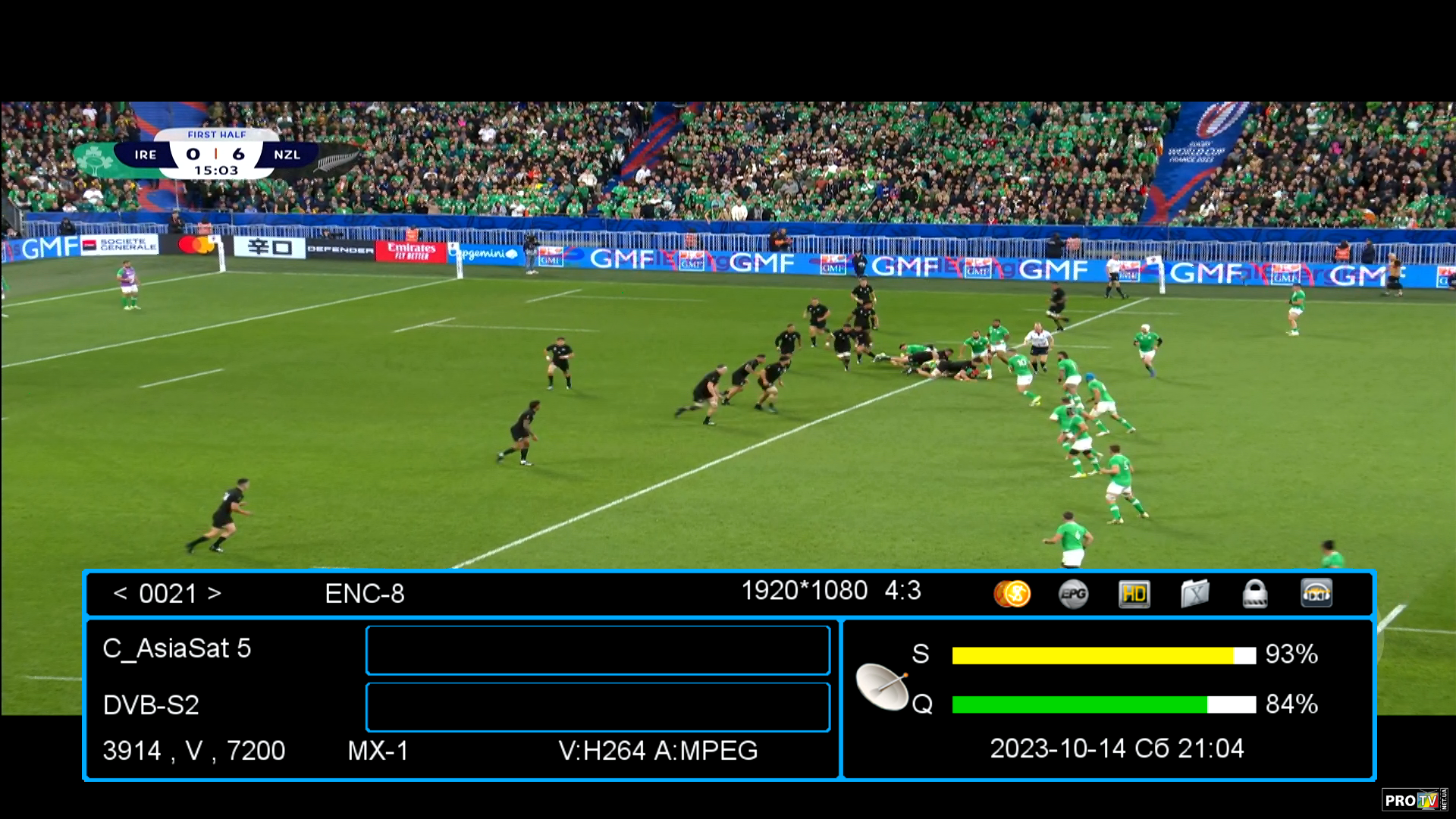Viewport: 1456px width, 819px height.
Task: Click the satellite dish icon
Action: (x=882, y=686)
